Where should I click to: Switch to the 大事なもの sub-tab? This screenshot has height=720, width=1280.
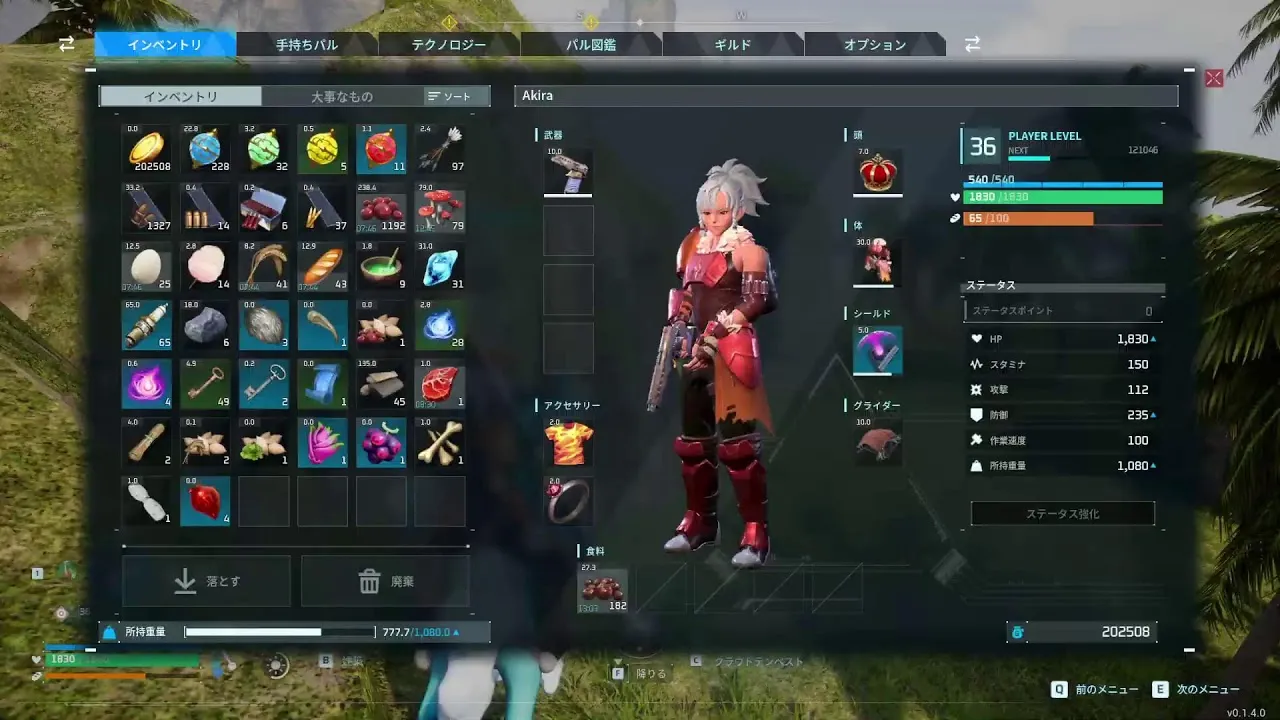coord(341,96)
